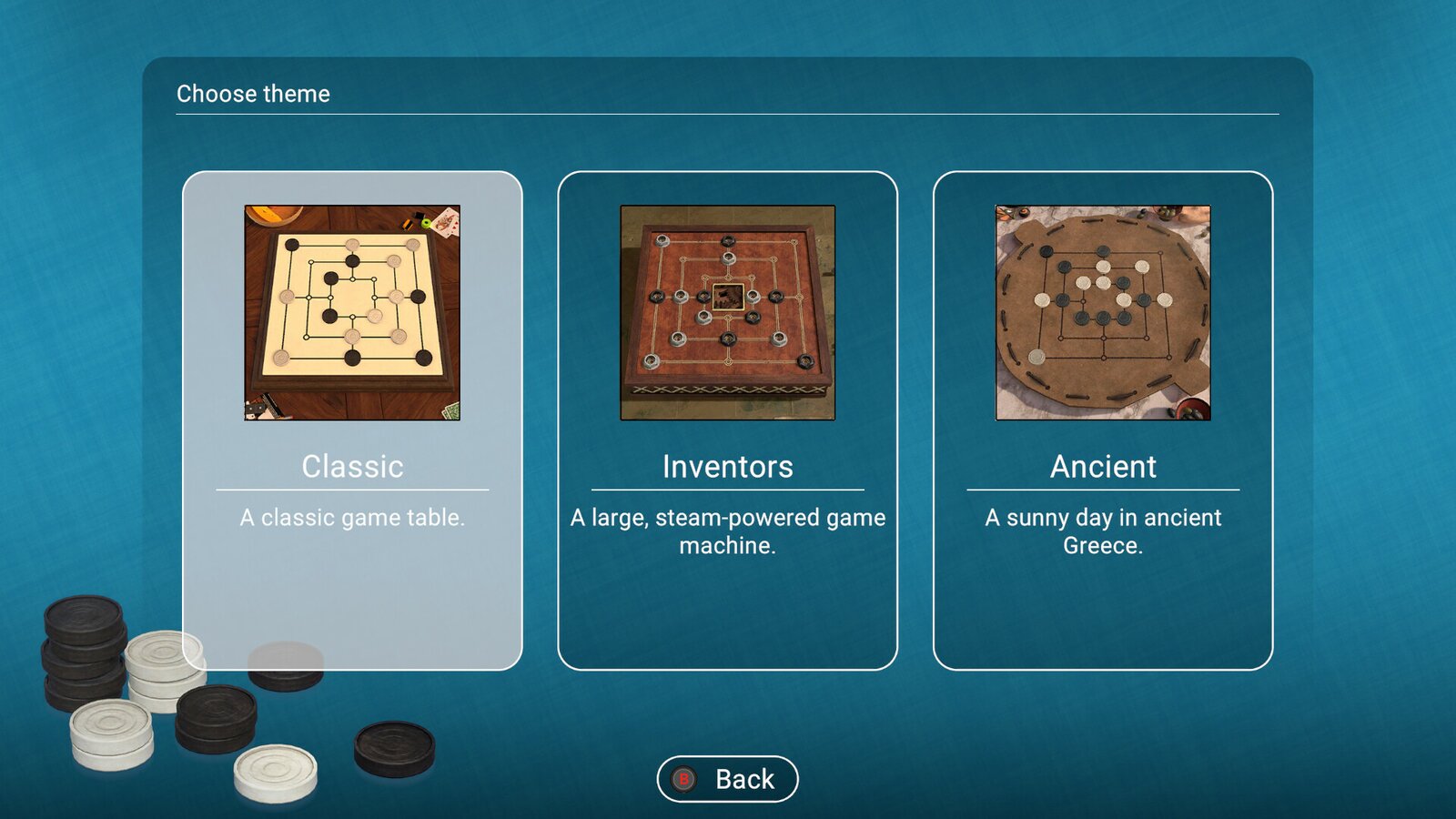Click the text 'A classic game table.'

point(353,519)
